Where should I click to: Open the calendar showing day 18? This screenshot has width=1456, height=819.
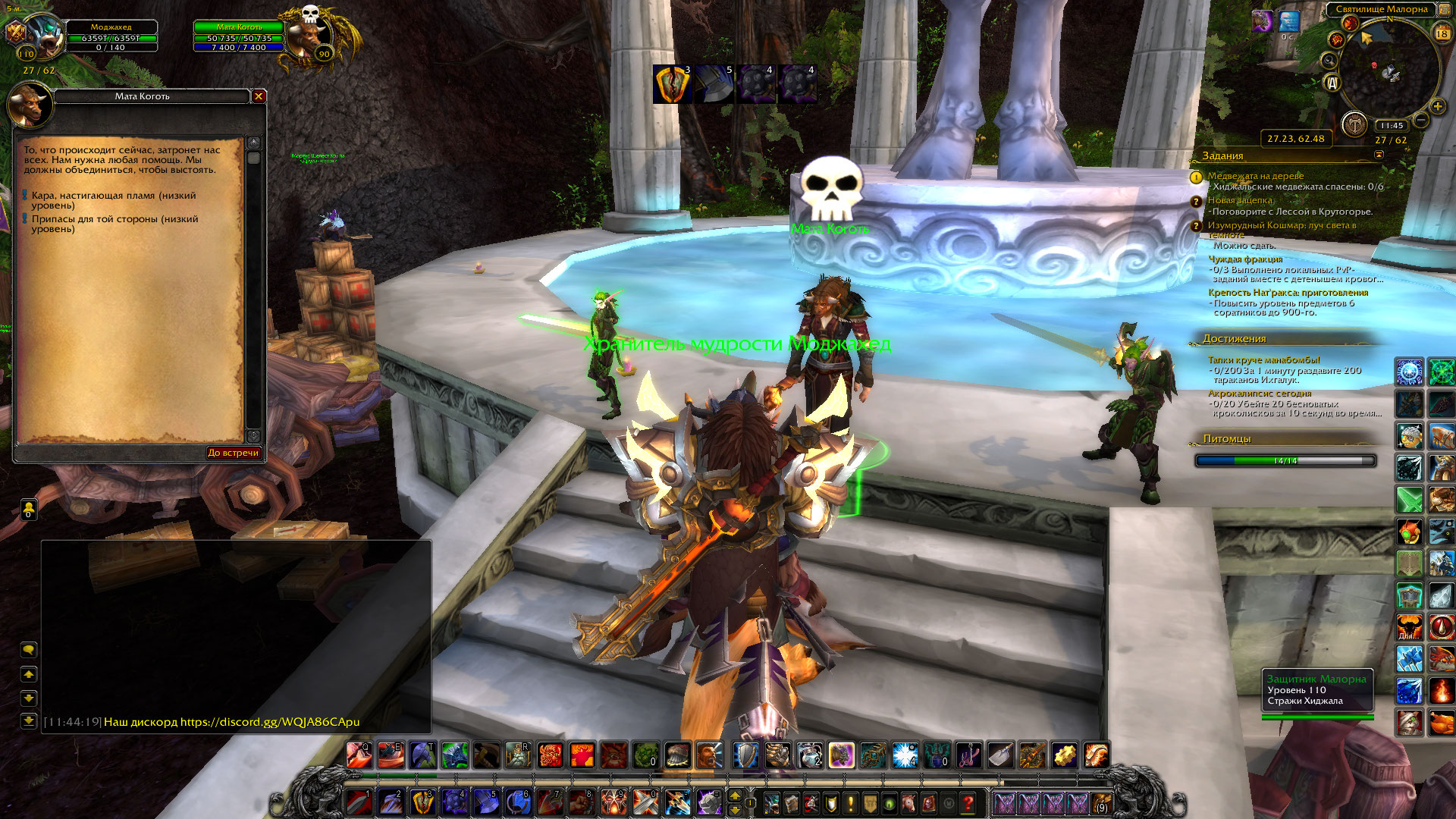click(x=1442, y=33)
